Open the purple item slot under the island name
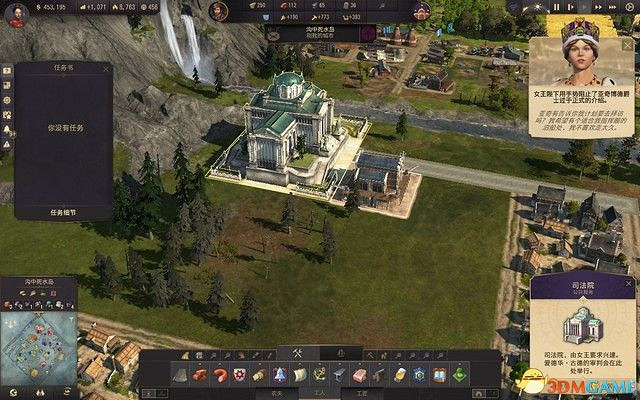The width and height of the screenshot is (640, 400). point(368,34)
